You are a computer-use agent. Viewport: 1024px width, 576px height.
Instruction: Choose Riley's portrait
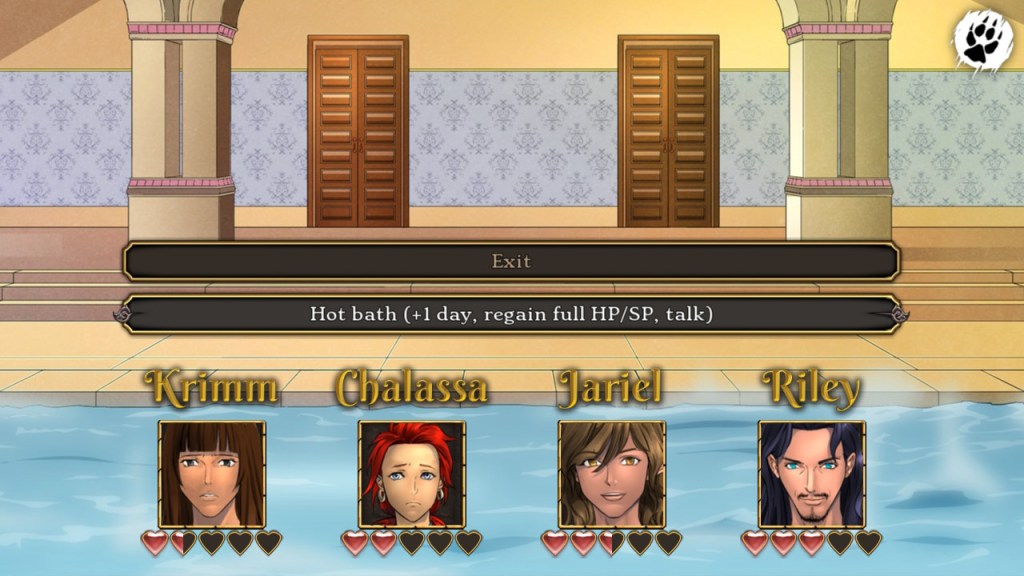click(x=812, y=473)
